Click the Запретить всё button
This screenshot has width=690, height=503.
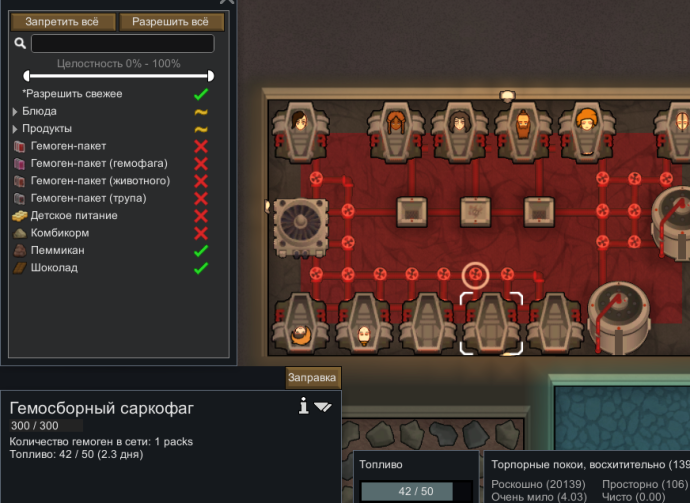point(63,22)
